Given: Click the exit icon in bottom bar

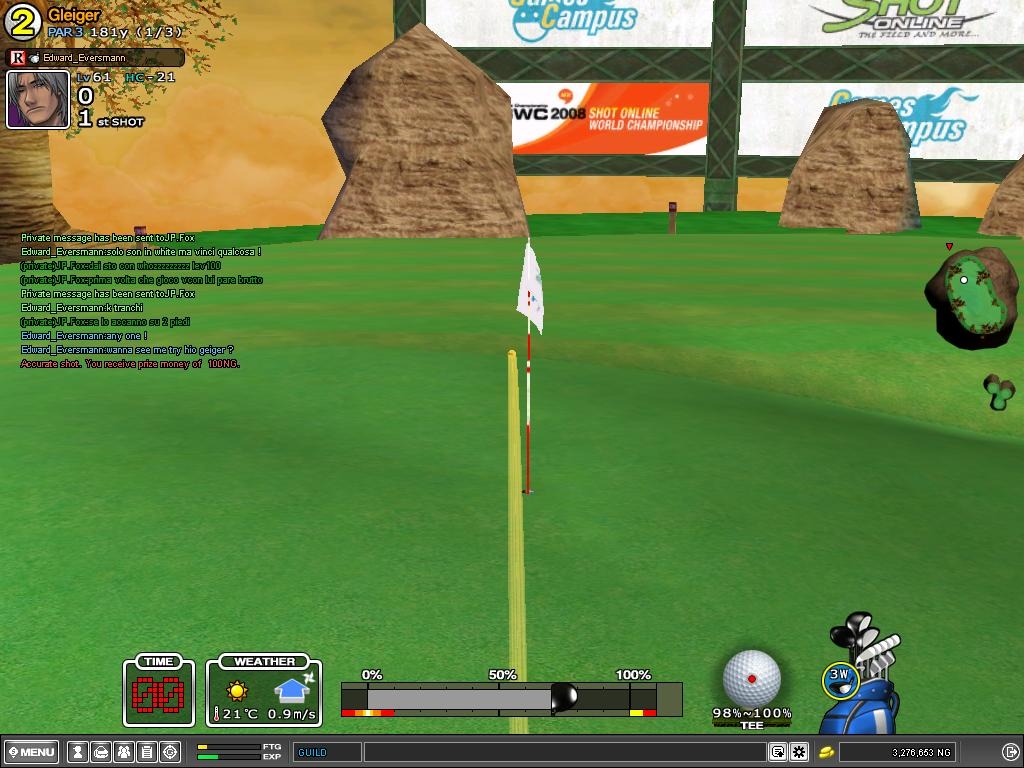Looking at the screenshot, I should click(x=1010, y=752).
